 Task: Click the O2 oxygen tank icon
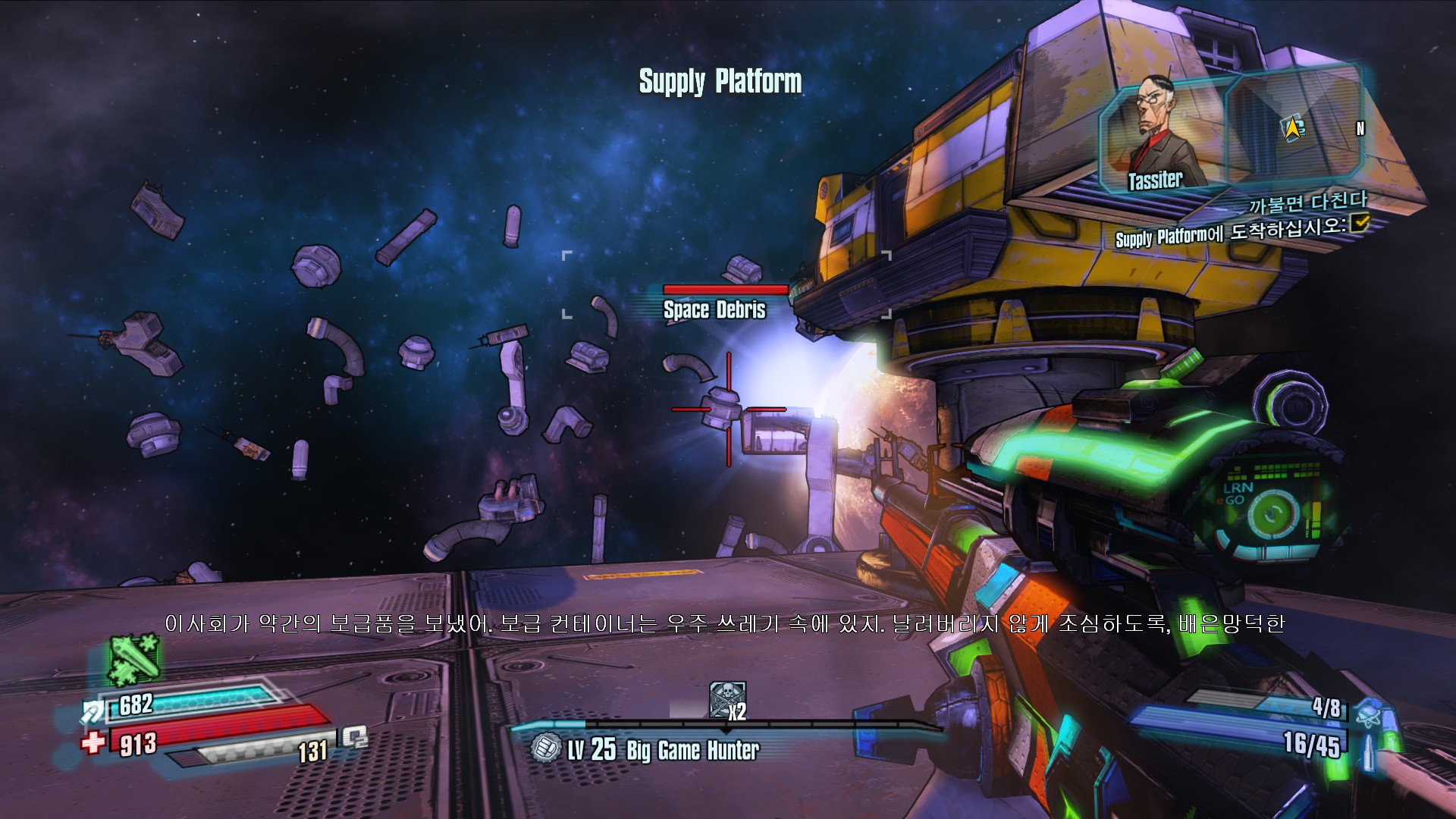(354, 736)
